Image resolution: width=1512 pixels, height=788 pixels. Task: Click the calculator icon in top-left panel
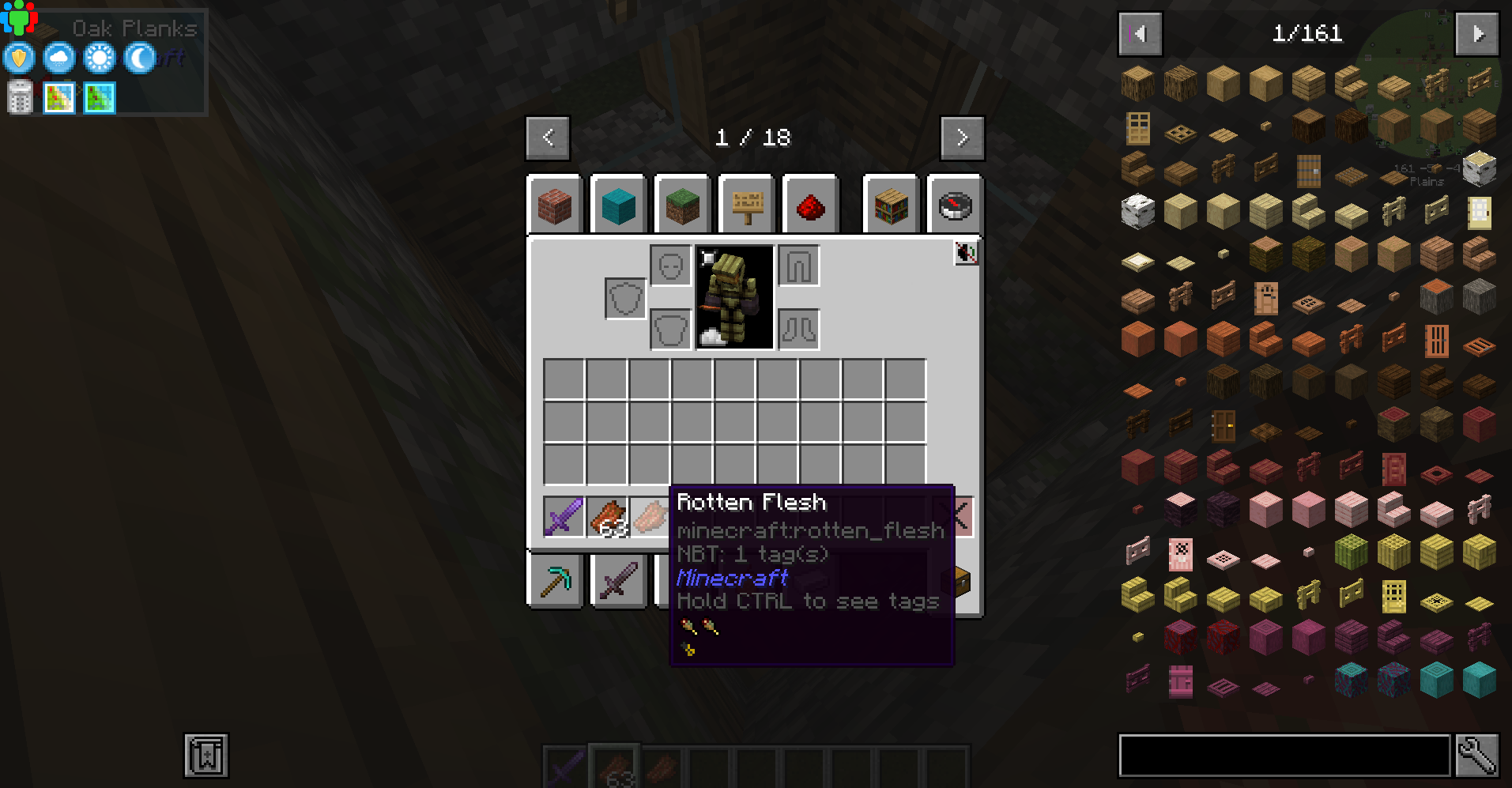pos(18,96)
